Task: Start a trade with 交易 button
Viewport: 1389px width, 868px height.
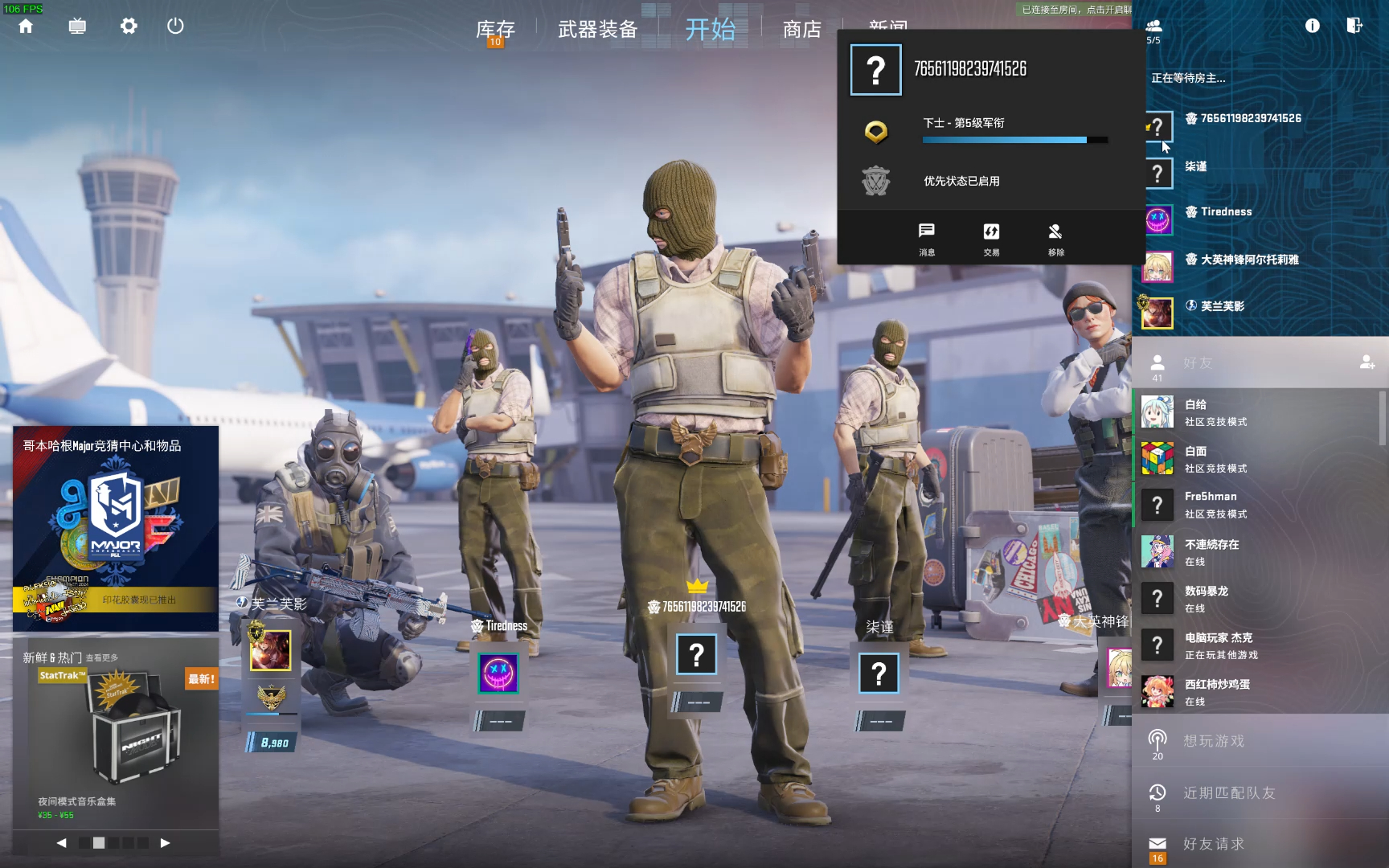Action: point(991,239)
